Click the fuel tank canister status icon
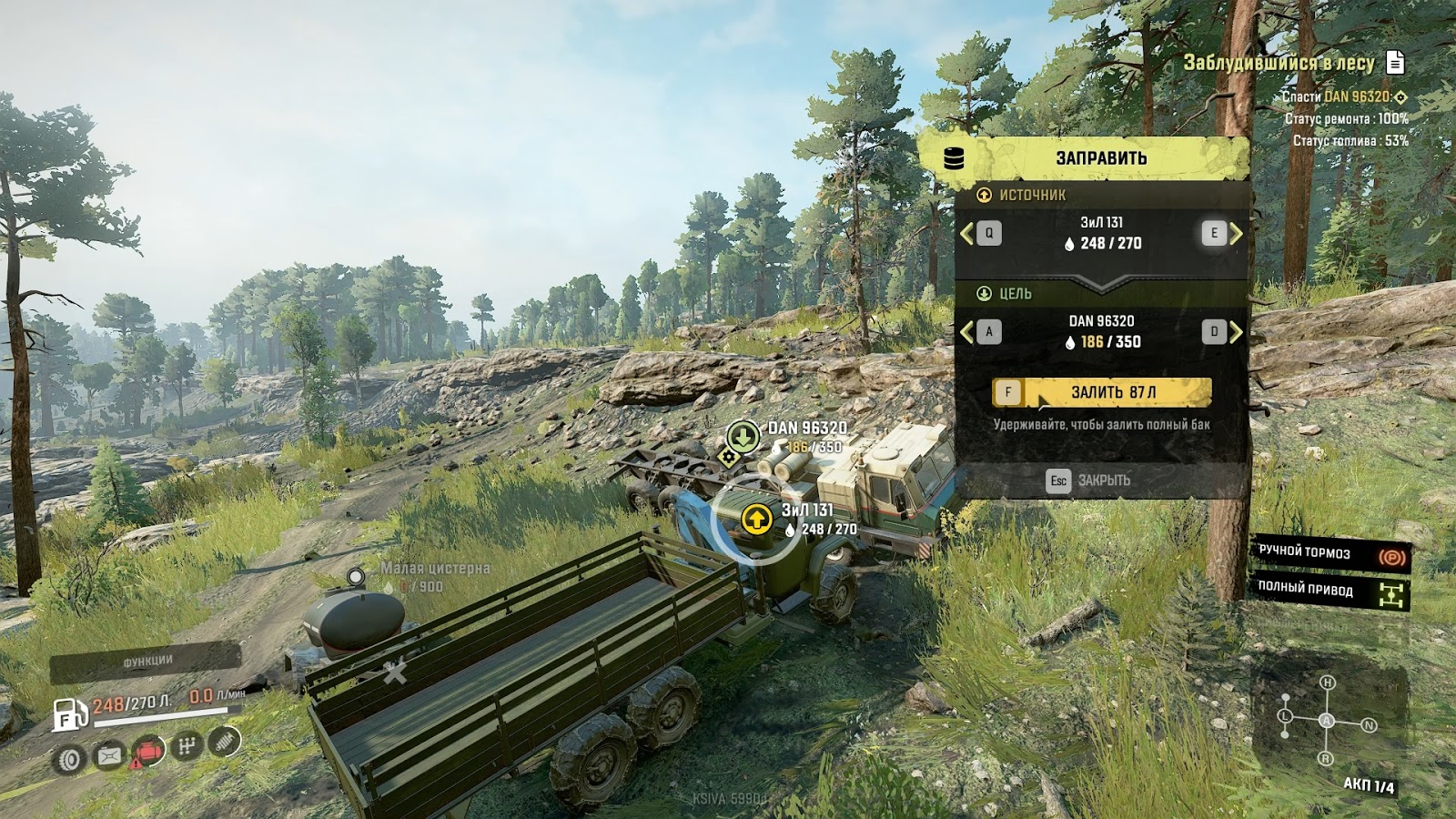The image size is (1456, 819). pyautogui.click(x=109, y=754)
